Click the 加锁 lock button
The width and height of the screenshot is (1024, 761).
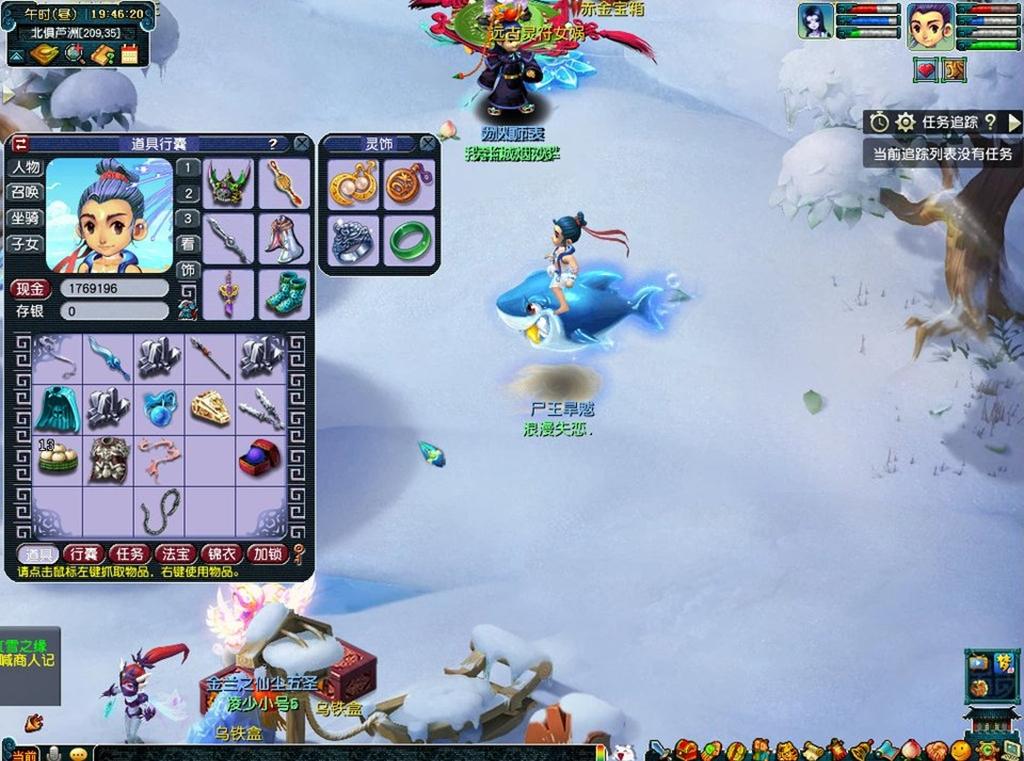(267, 554)
